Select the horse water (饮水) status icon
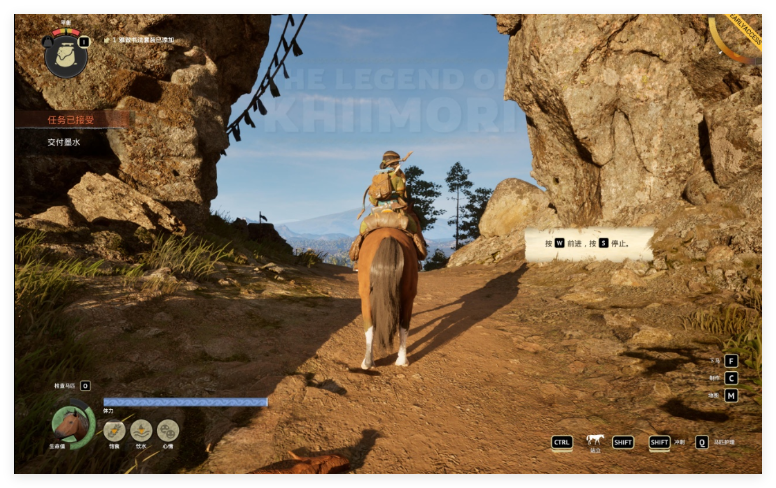This screenshot has height=488, width=776. (141, 430)
